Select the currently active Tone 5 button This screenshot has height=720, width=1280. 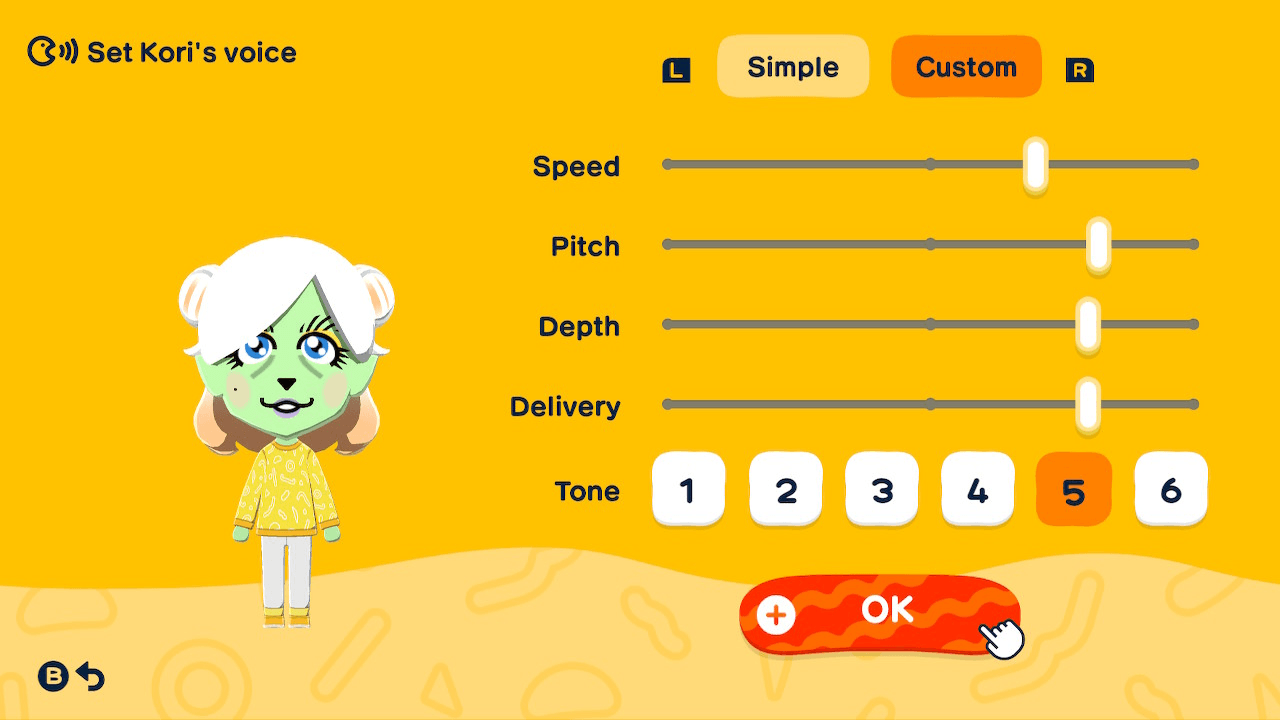pos(1073,489)
